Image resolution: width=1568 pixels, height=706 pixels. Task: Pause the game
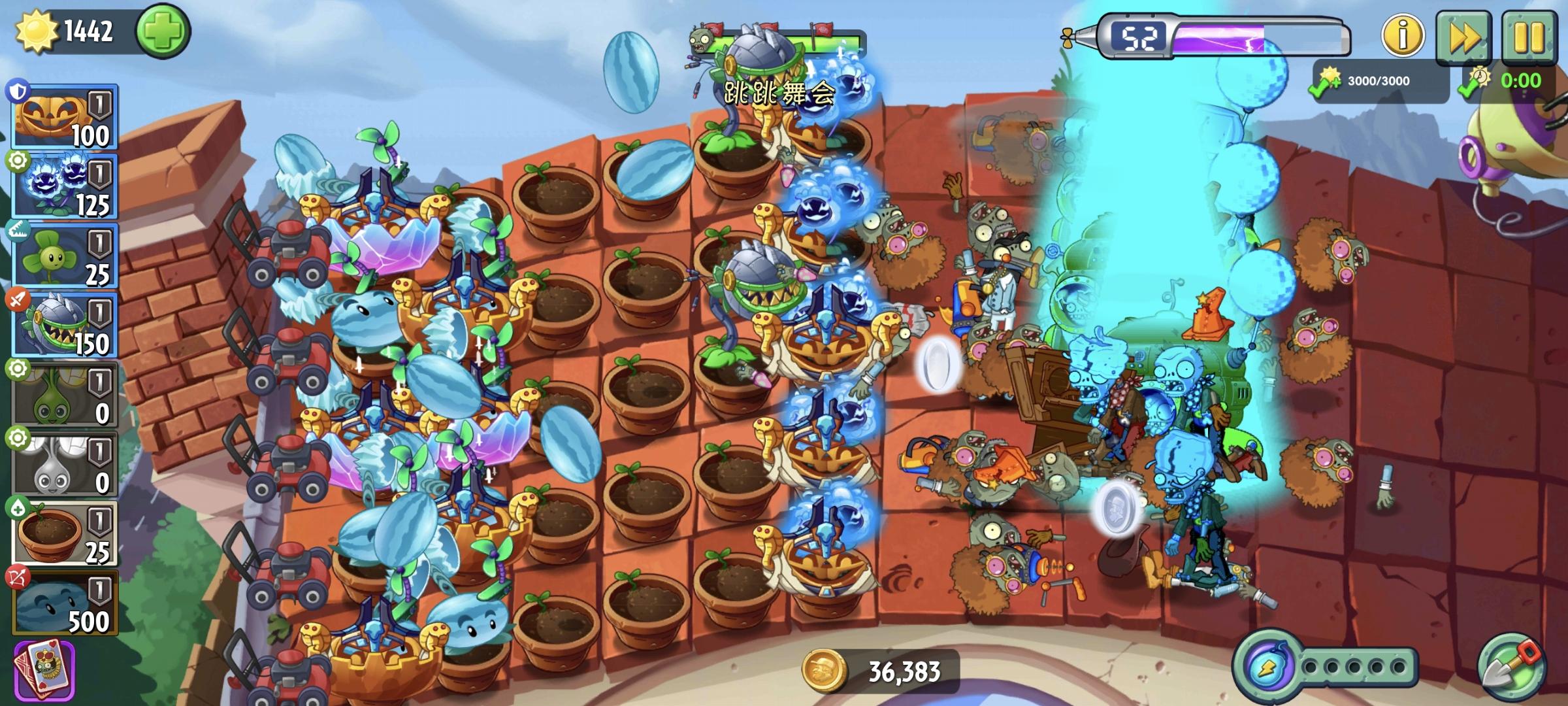1533,38
